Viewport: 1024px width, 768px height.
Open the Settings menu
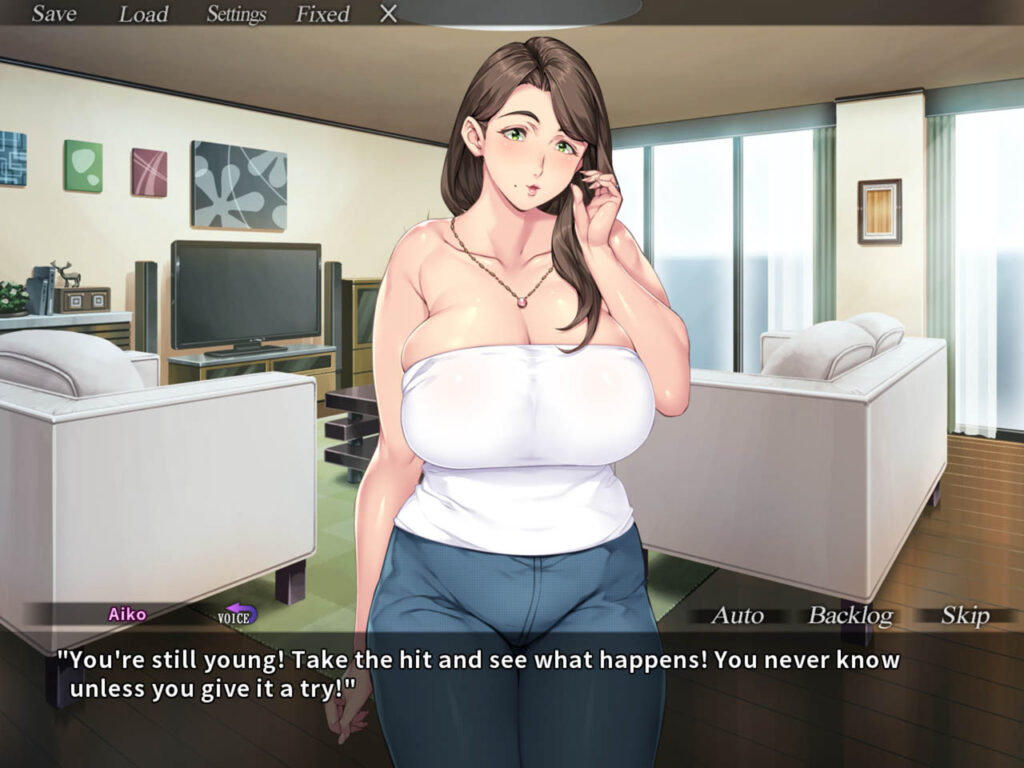[x=236, y=14]
